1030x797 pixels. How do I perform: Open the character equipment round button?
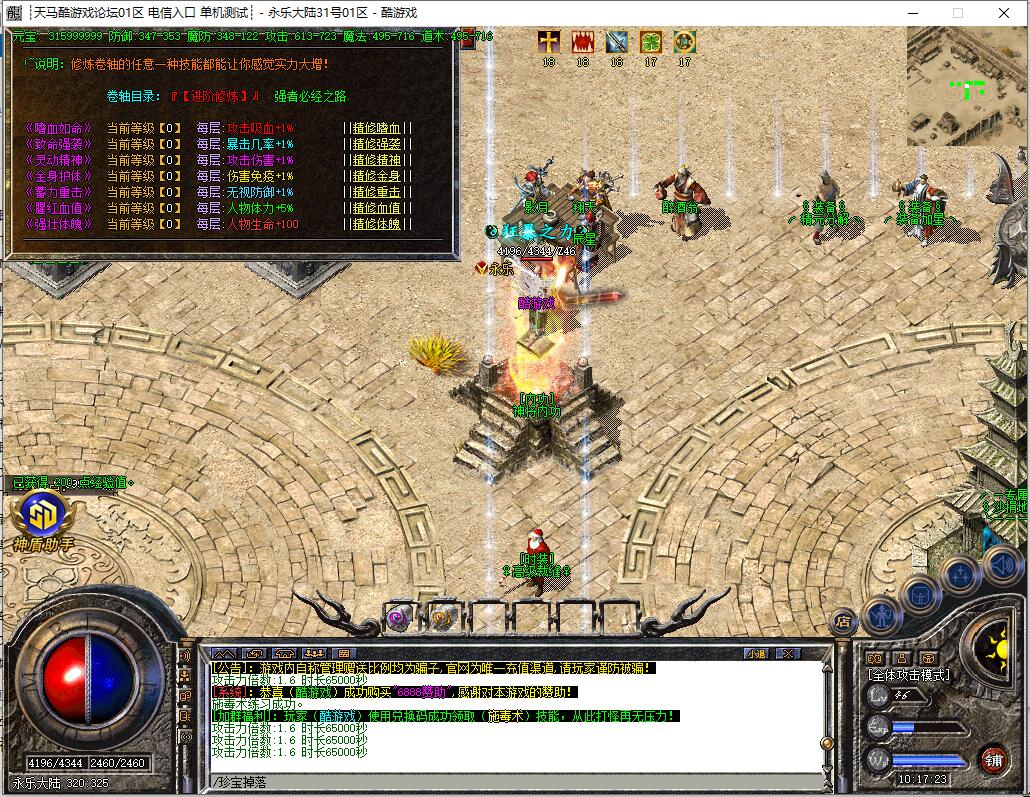(883, 615)
